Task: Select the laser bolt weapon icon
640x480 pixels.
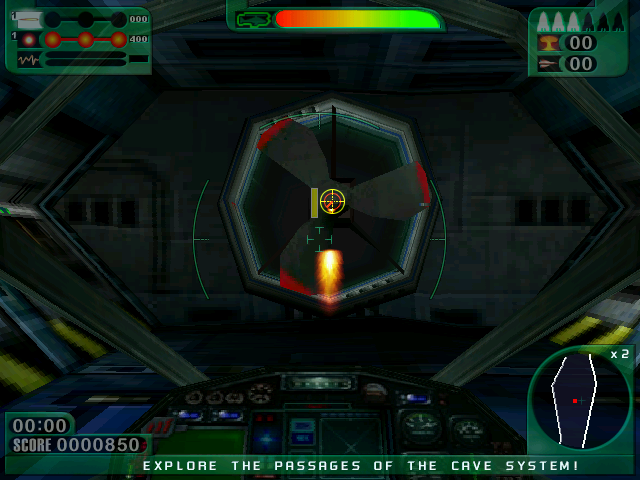Action: [27, 19]
